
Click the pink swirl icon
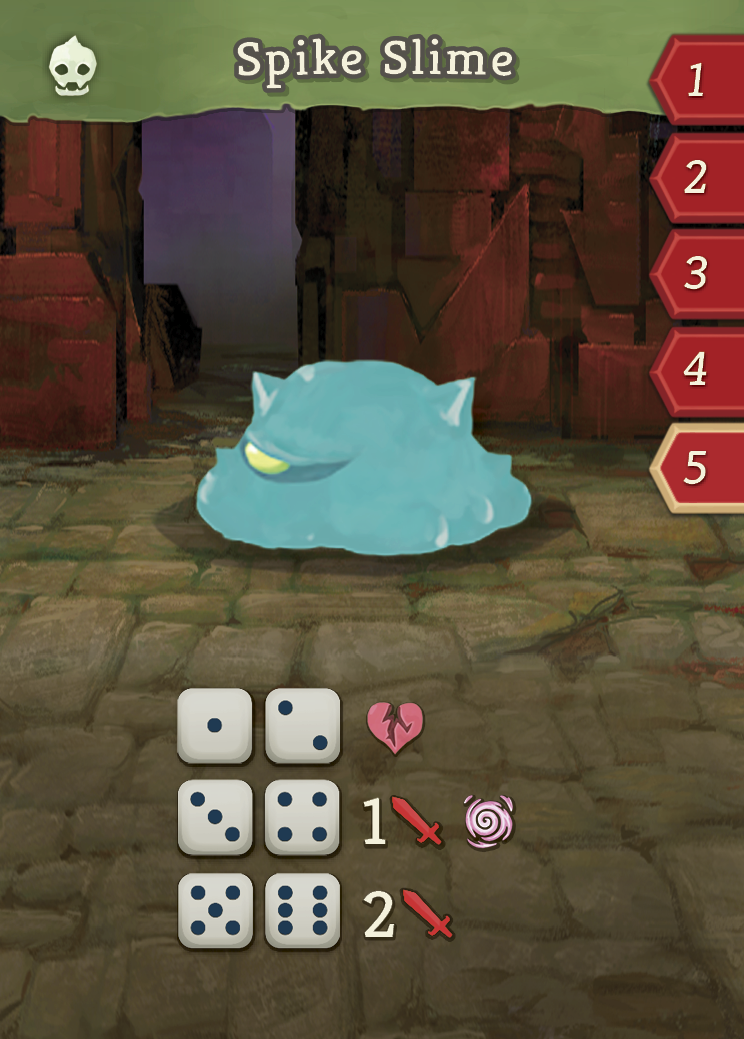(490, 821)
